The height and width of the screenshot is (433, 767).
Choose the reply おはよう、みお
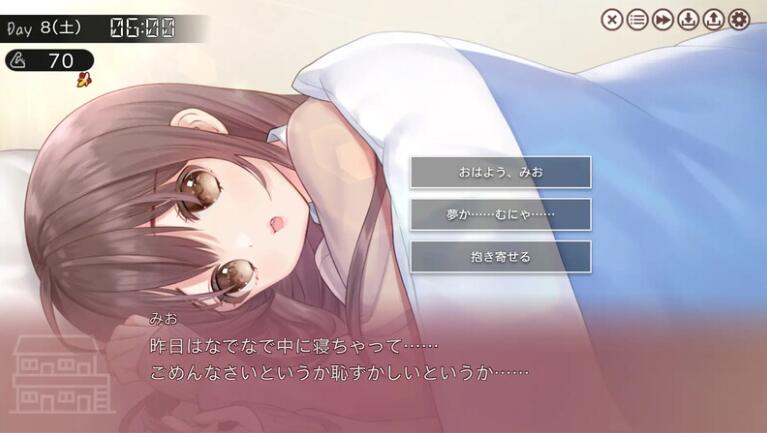[500, 172]
